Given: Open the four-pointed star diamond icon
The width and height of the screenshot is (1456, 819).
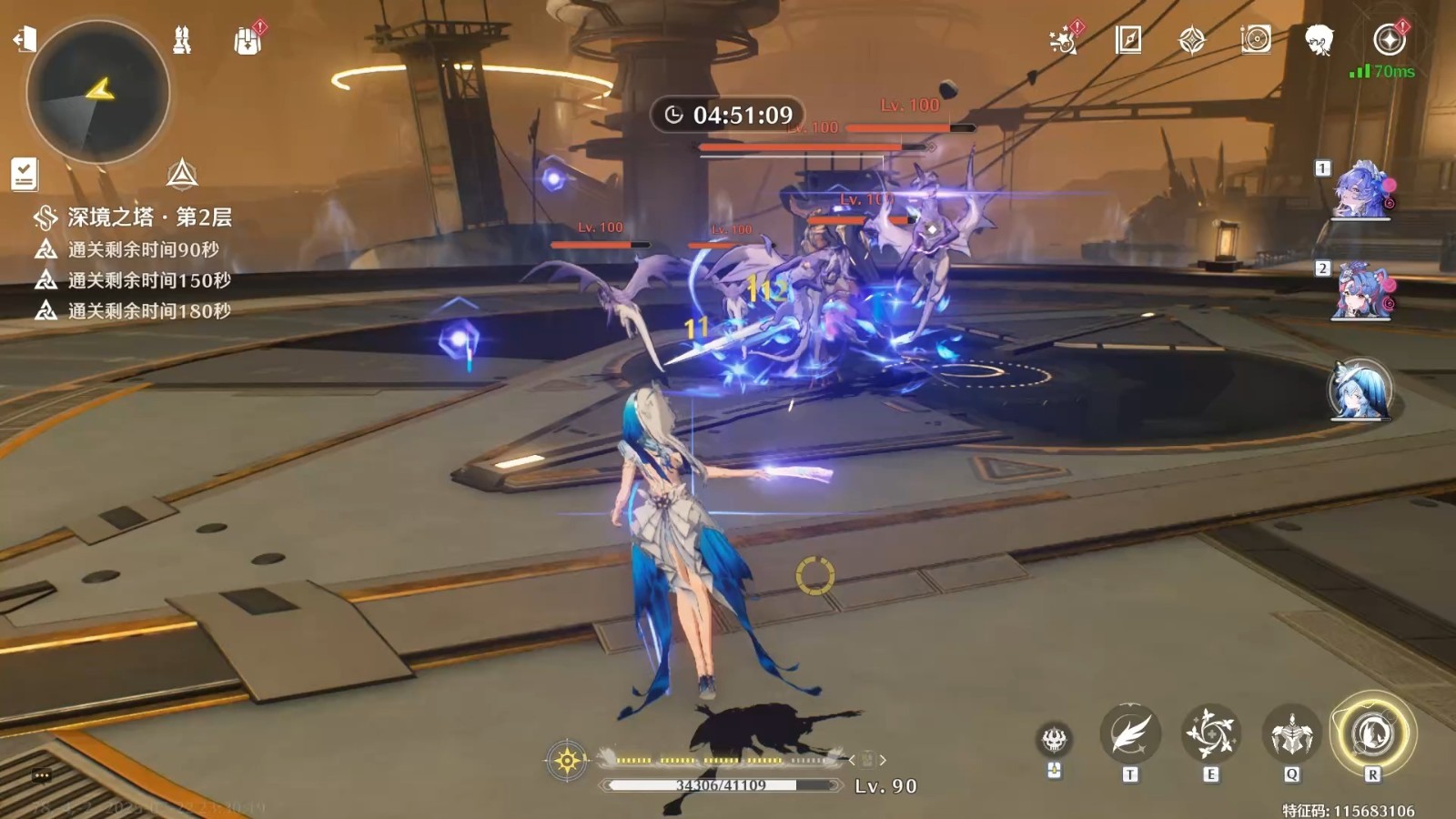Looking at the screenshot, I should (x=1192, y=40).
